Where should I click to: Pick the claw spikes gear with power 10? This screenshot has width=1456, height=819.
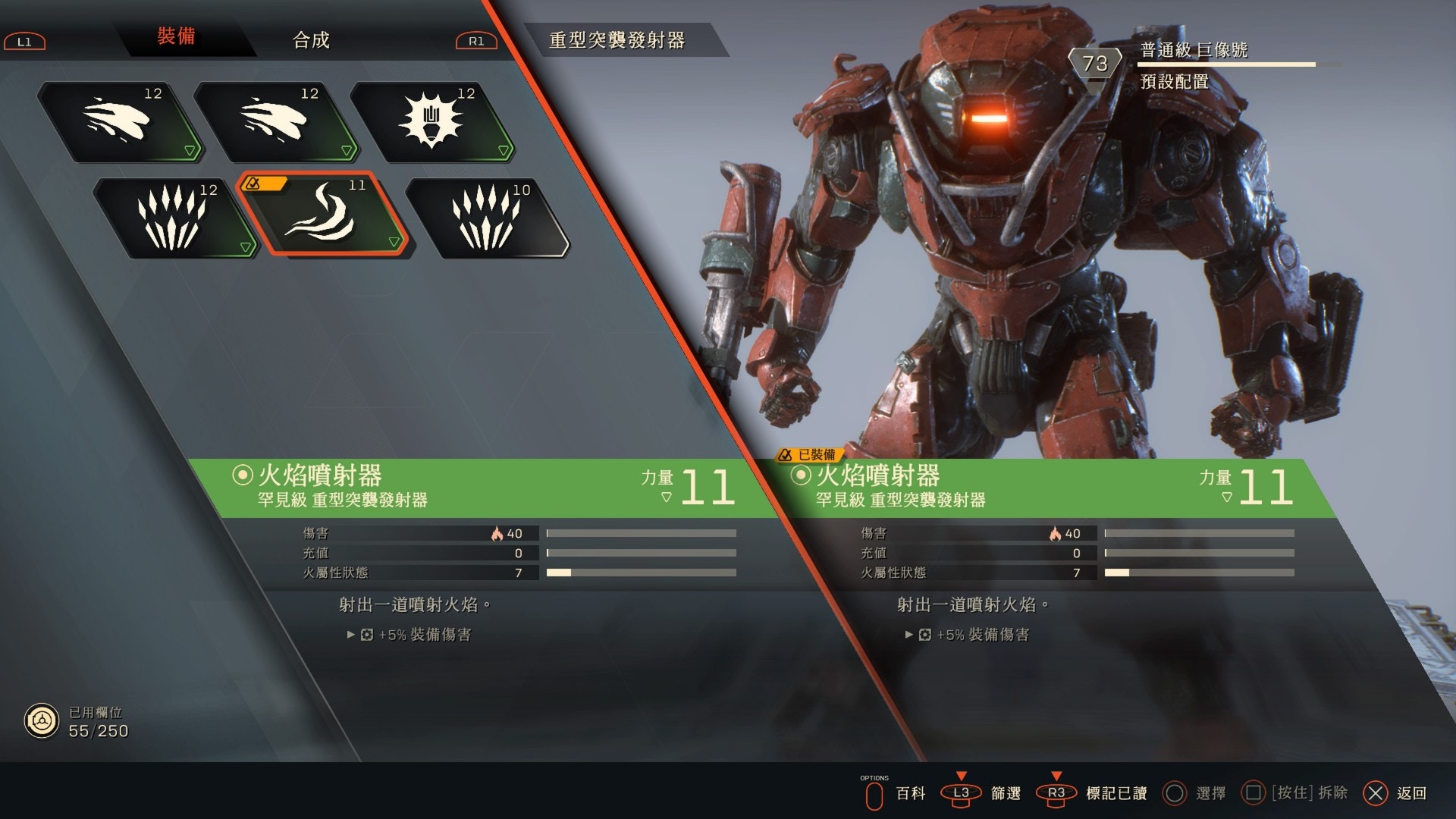(487, 218)
